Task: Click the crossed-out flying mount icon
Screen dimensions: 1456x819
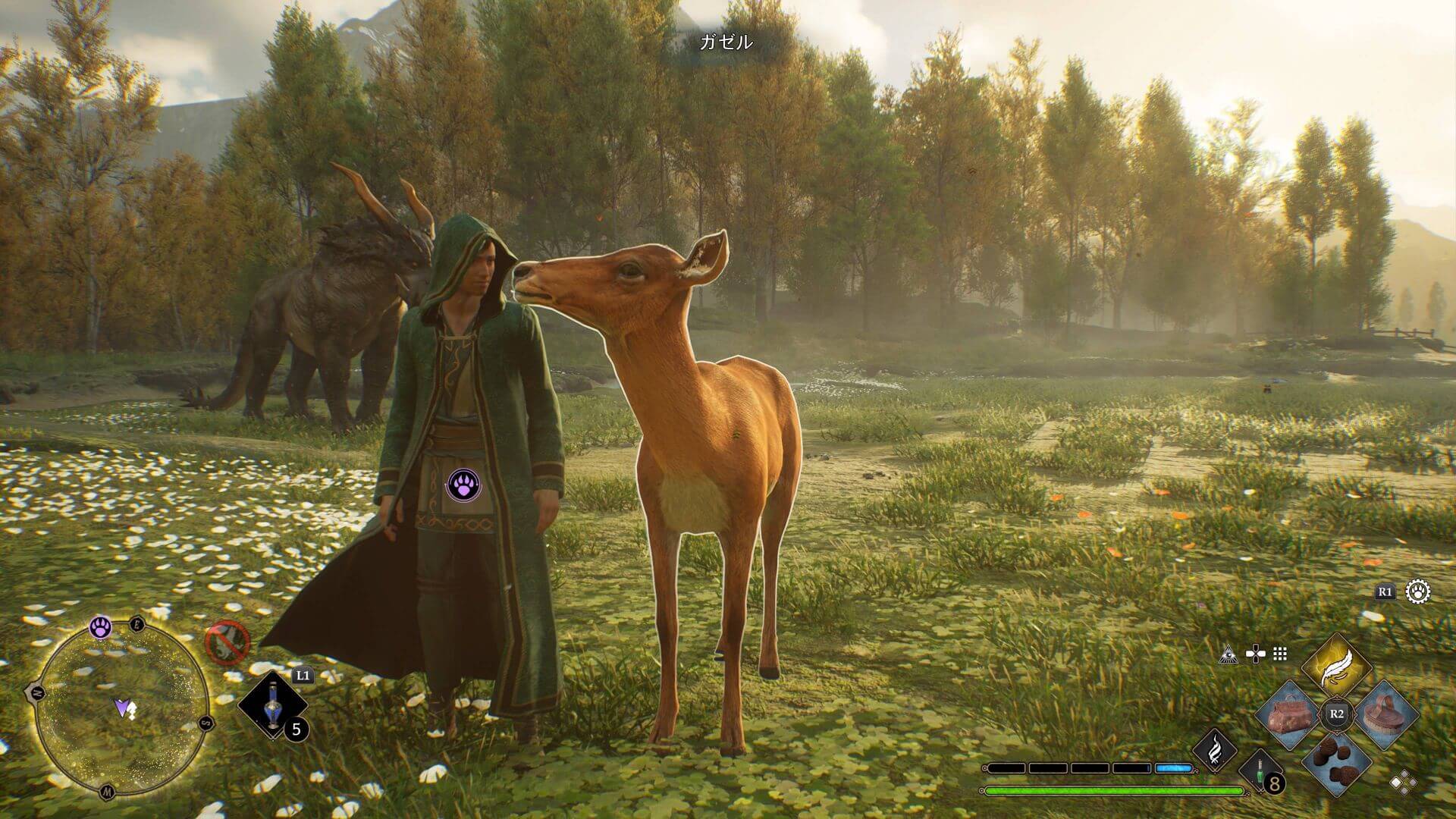Action: [228, 642]
